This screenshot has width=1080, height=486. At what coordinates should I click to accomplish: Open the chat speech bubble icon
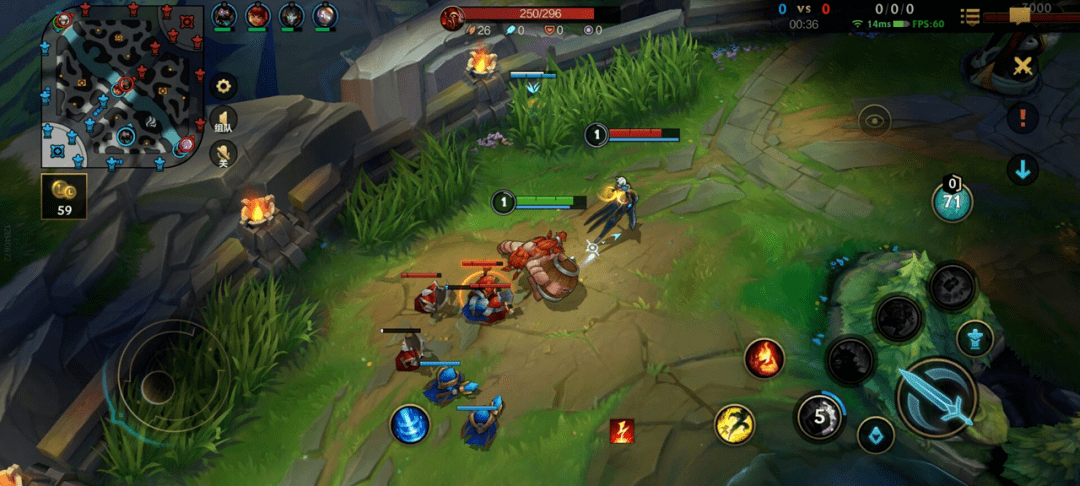click(x=1021, y=15)
